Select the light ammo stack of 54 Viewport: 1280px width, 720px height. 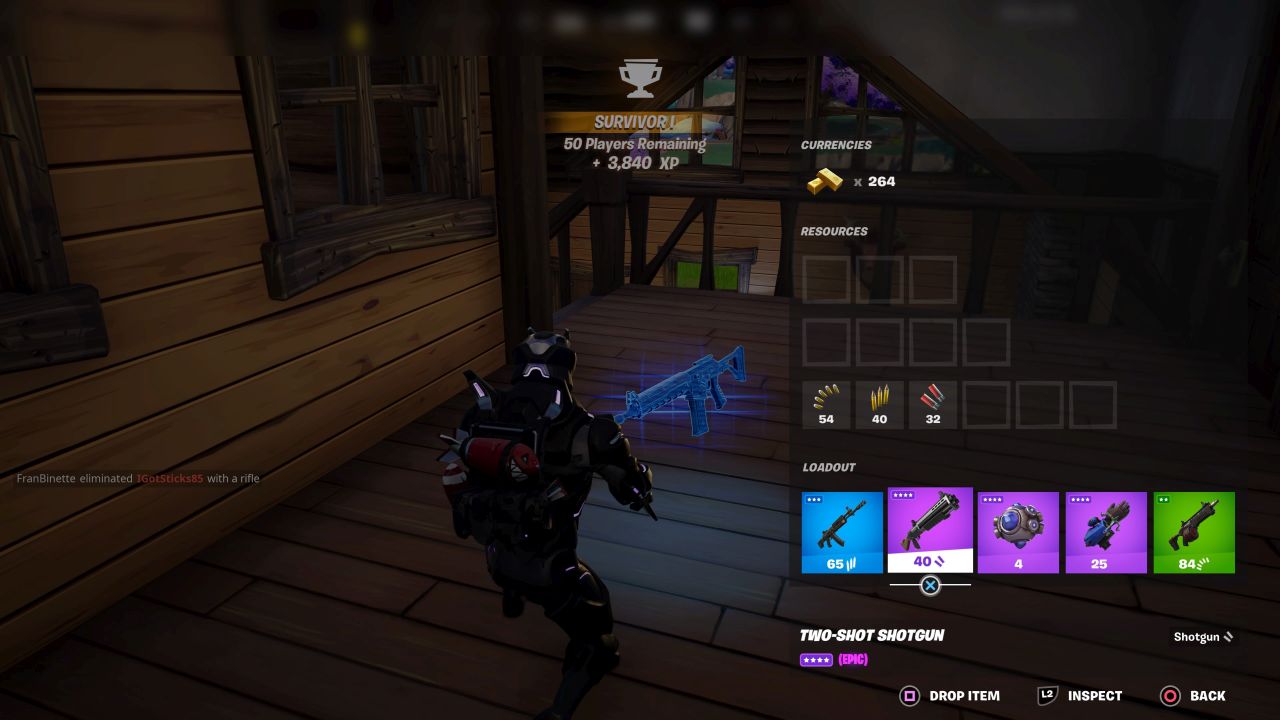click(826, 404)
